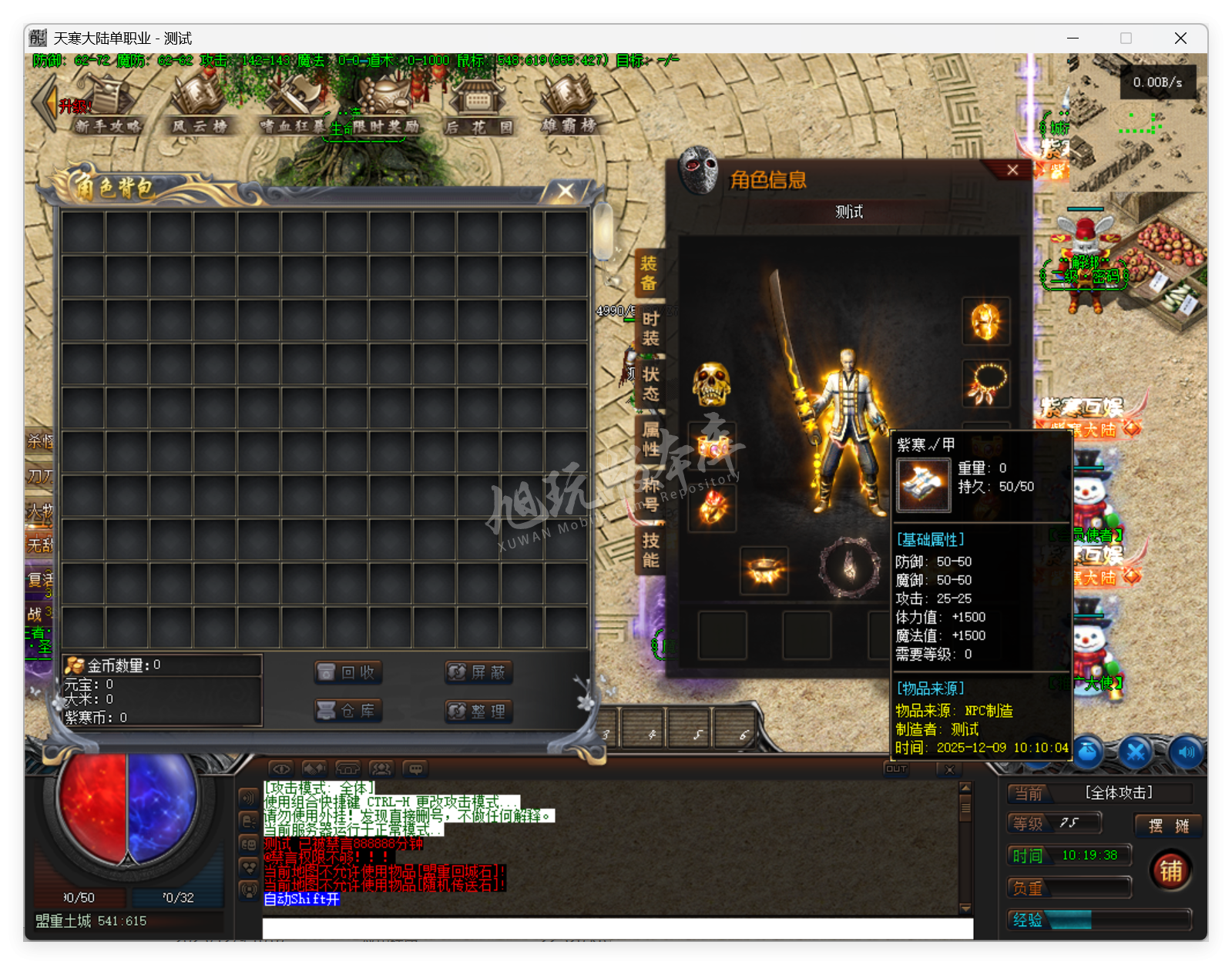Image resolution: width=1232 pixels, height=965 pixels.
Task: Select the golden helmet equipment slot
Action: click(985, 321)
